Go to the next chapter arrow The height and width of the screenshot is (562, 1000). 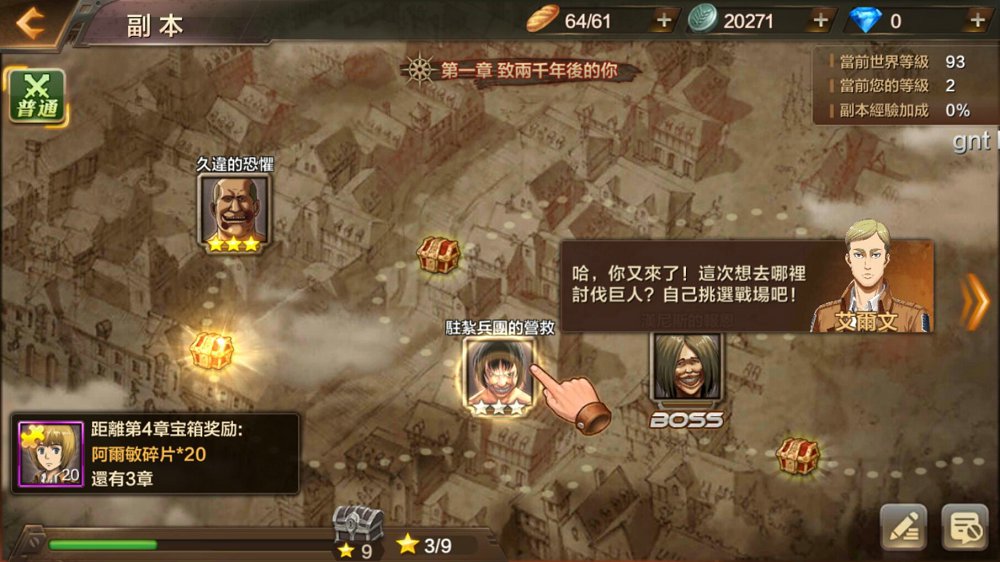click(973, 301)
